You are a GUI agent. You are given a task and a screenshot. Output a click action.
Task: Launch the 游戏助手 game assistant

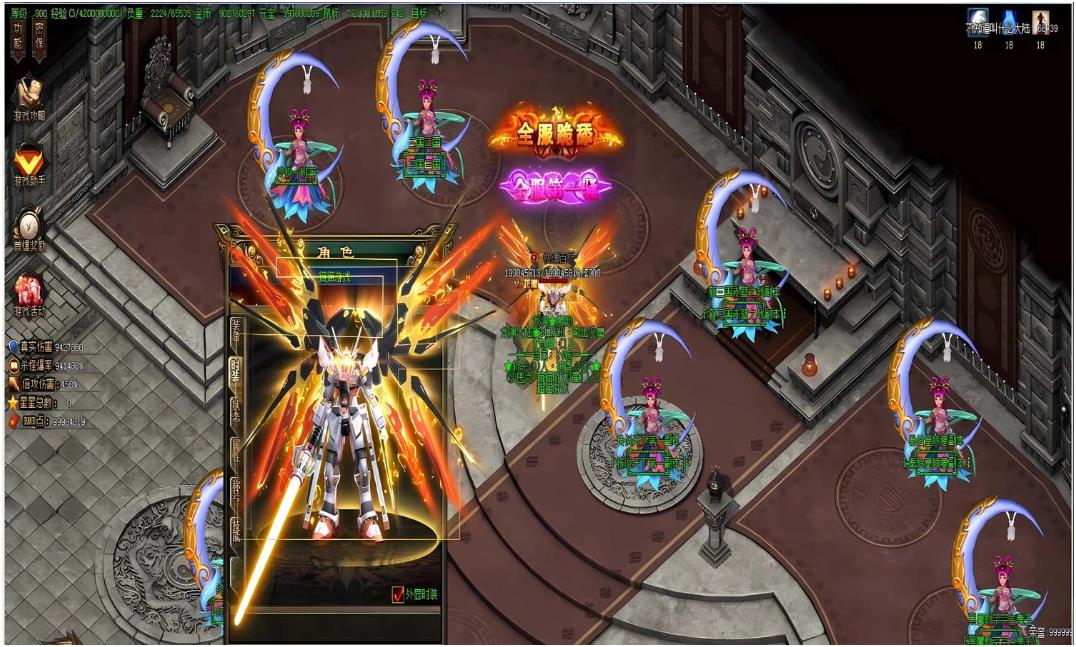tap(27, 160)
